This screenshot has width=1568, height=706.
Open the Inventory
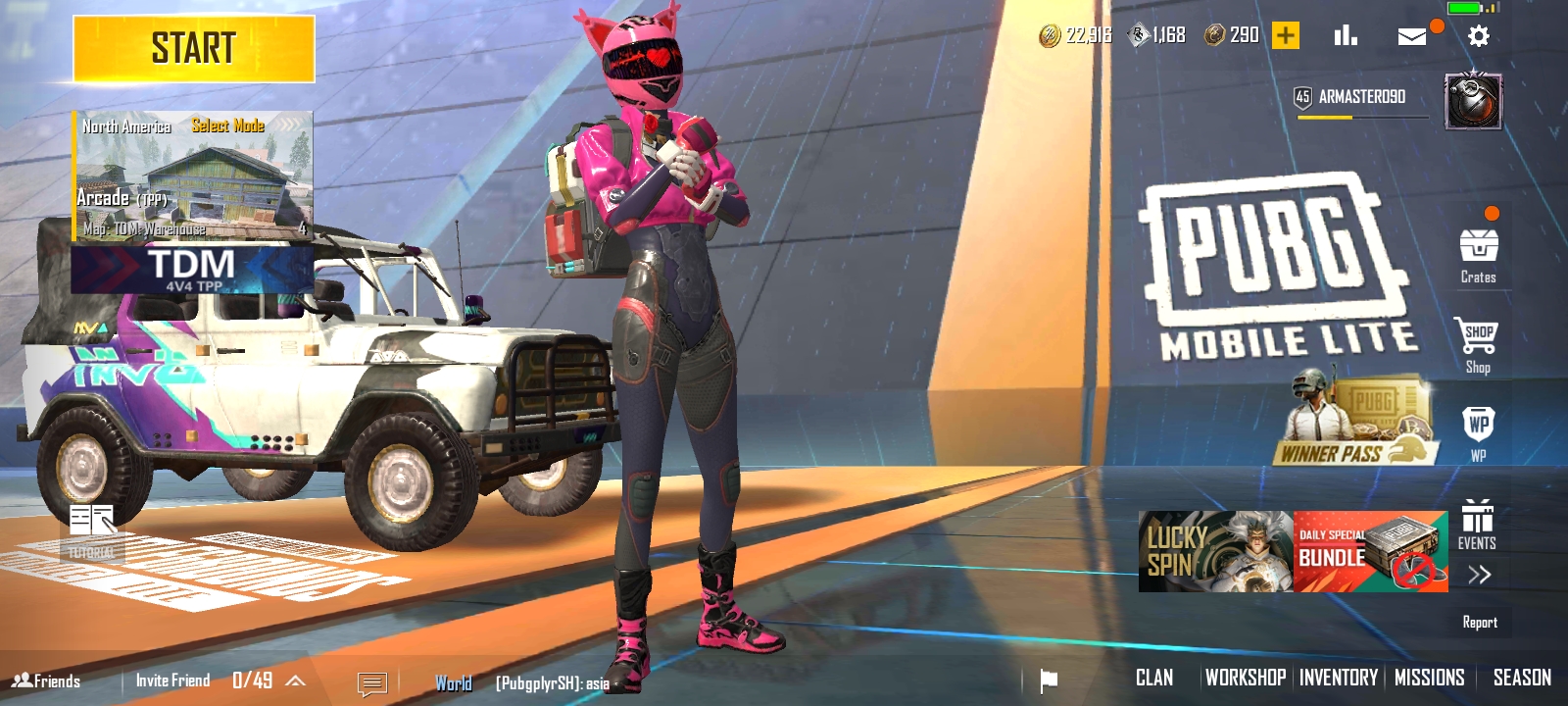(x=1338, y=678)
